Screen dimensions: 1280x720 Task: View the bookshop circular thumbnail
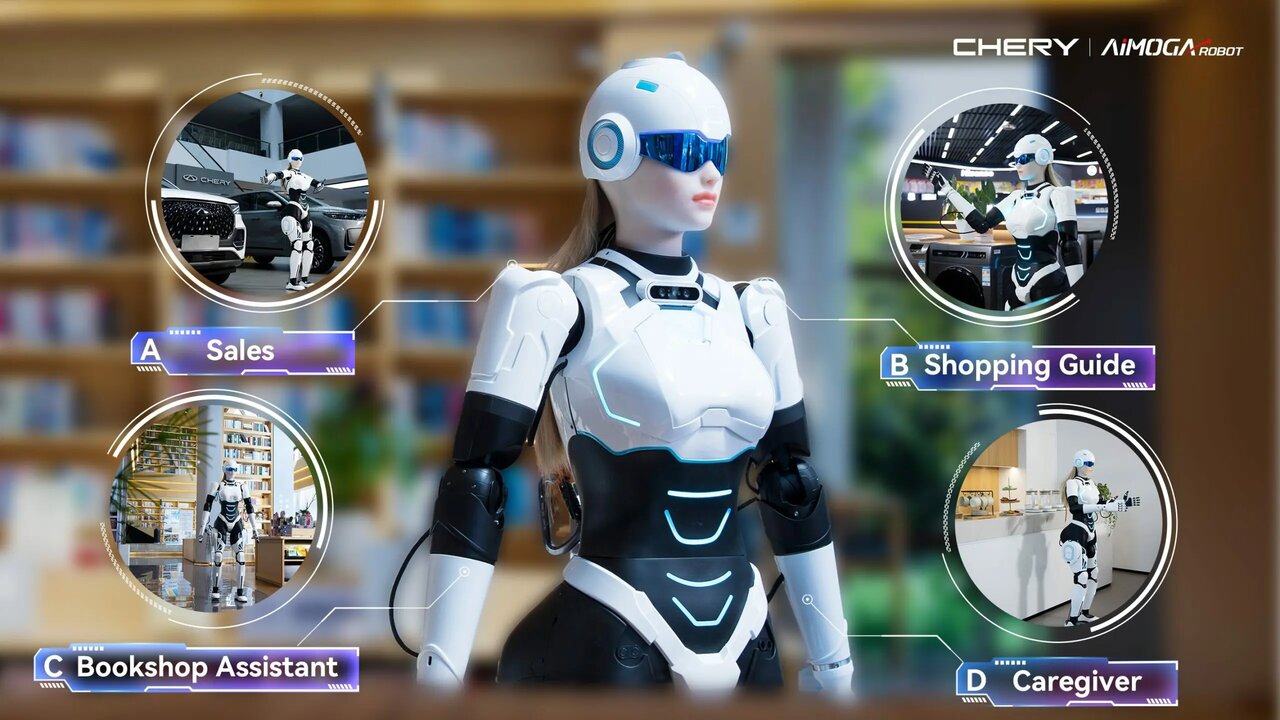pos(218,507)
